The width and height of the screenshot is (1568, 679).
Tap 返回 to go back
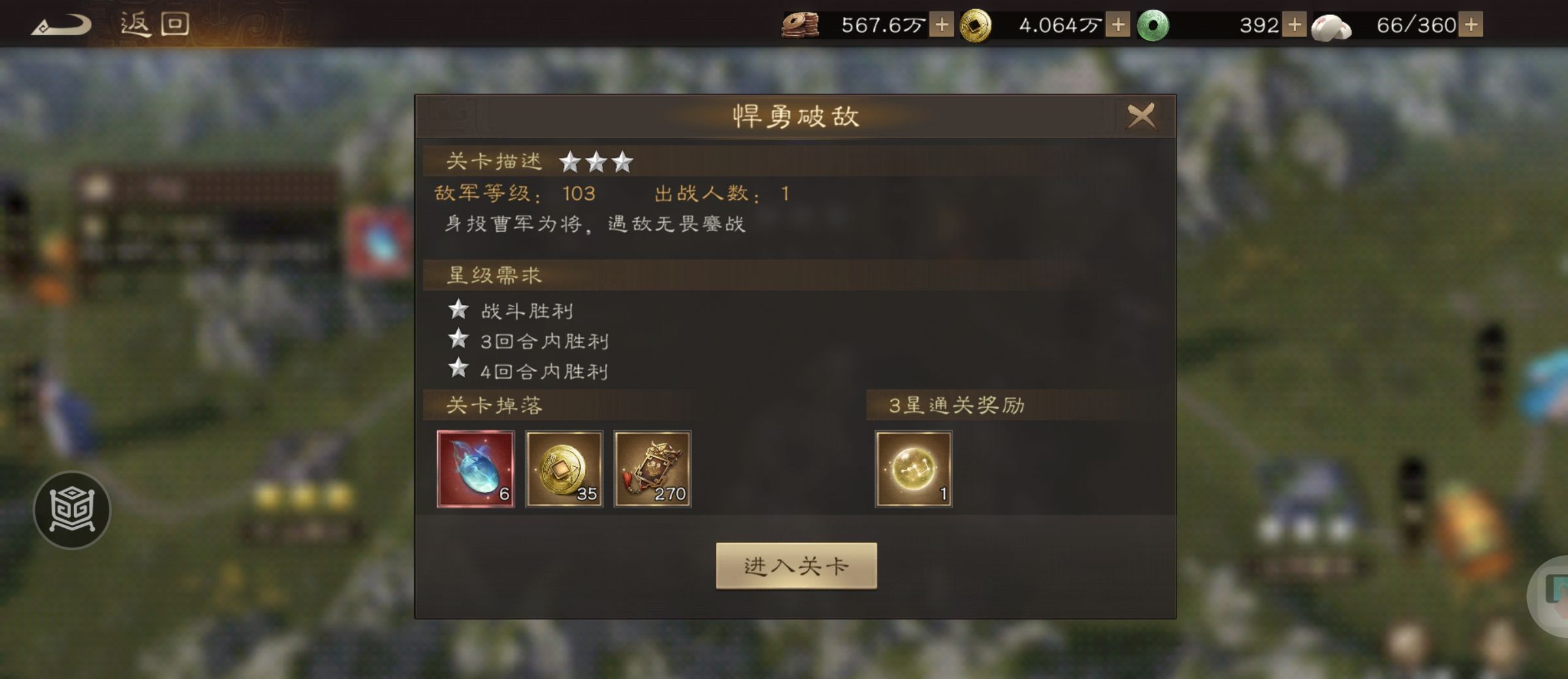pyautogui.click(x=154, y=24)
